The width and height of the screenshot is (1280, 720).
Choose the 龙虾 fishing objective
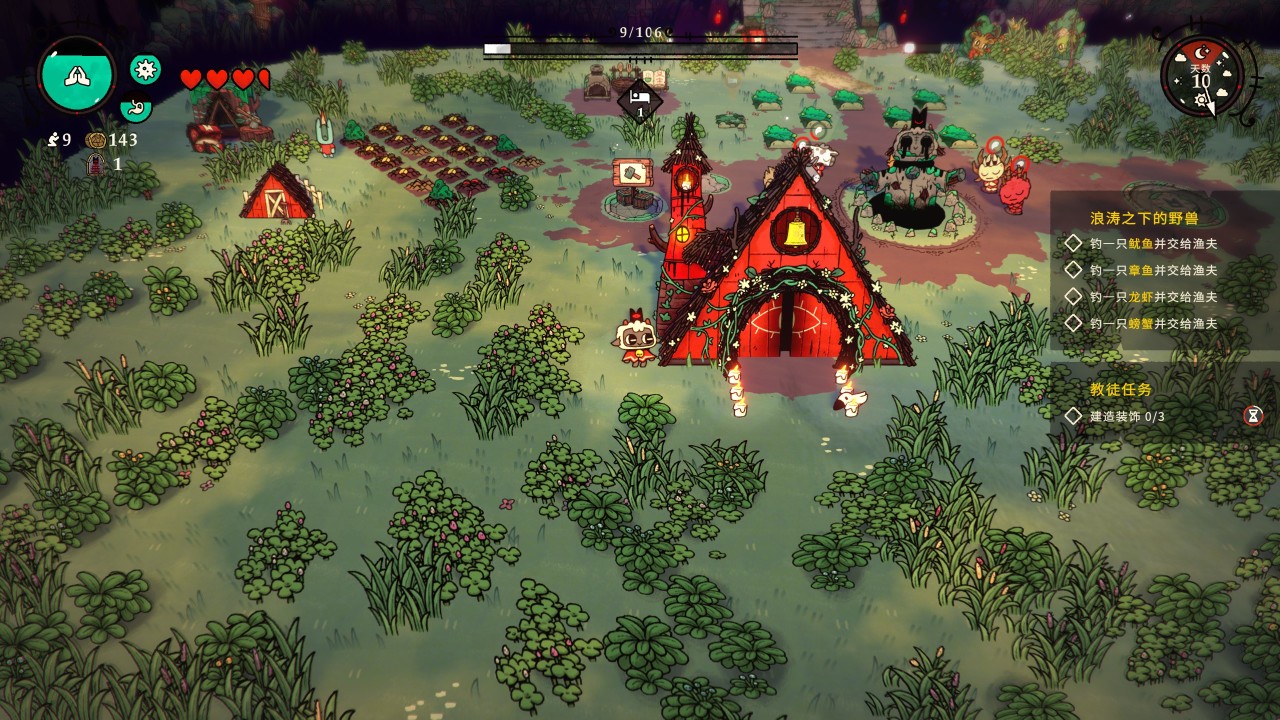click(x=1152, y=297)
